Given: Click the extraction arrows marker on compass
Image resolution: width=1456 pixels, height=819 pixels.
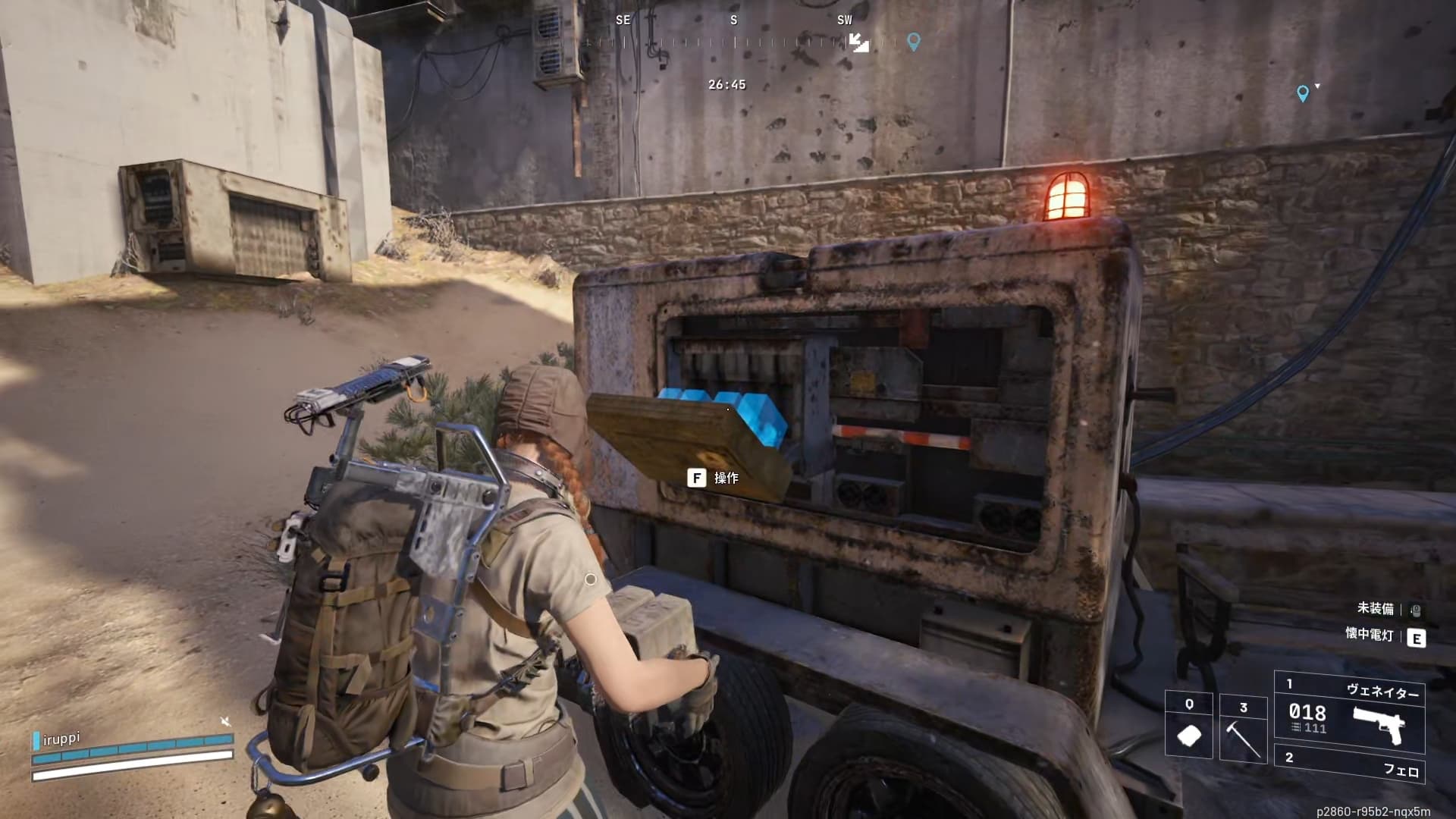Looking at the screenshot, I should (858, 42).
